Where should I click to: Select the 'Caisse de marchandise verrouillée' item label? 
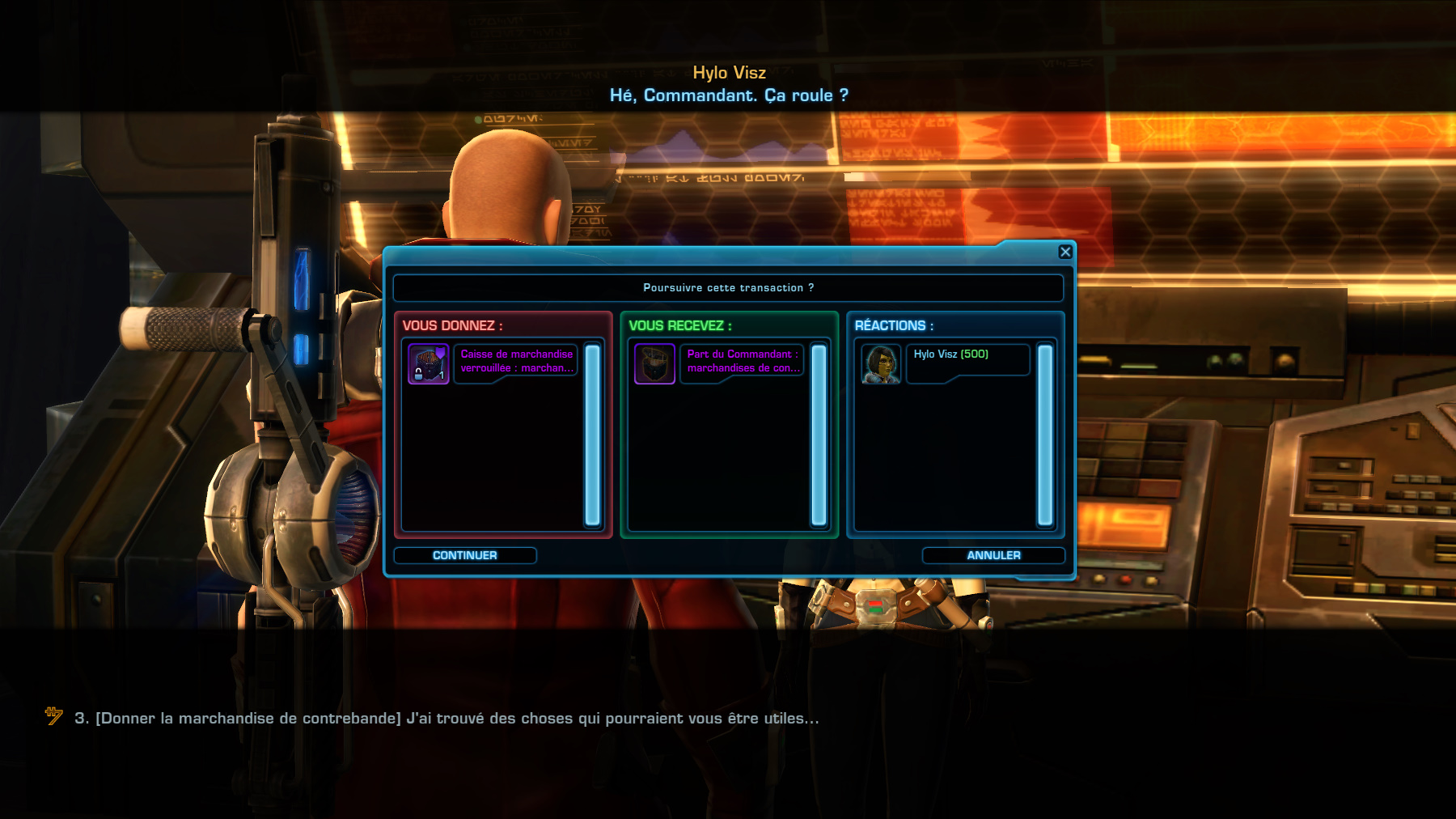pyautogui.click(x=518, y=359)
